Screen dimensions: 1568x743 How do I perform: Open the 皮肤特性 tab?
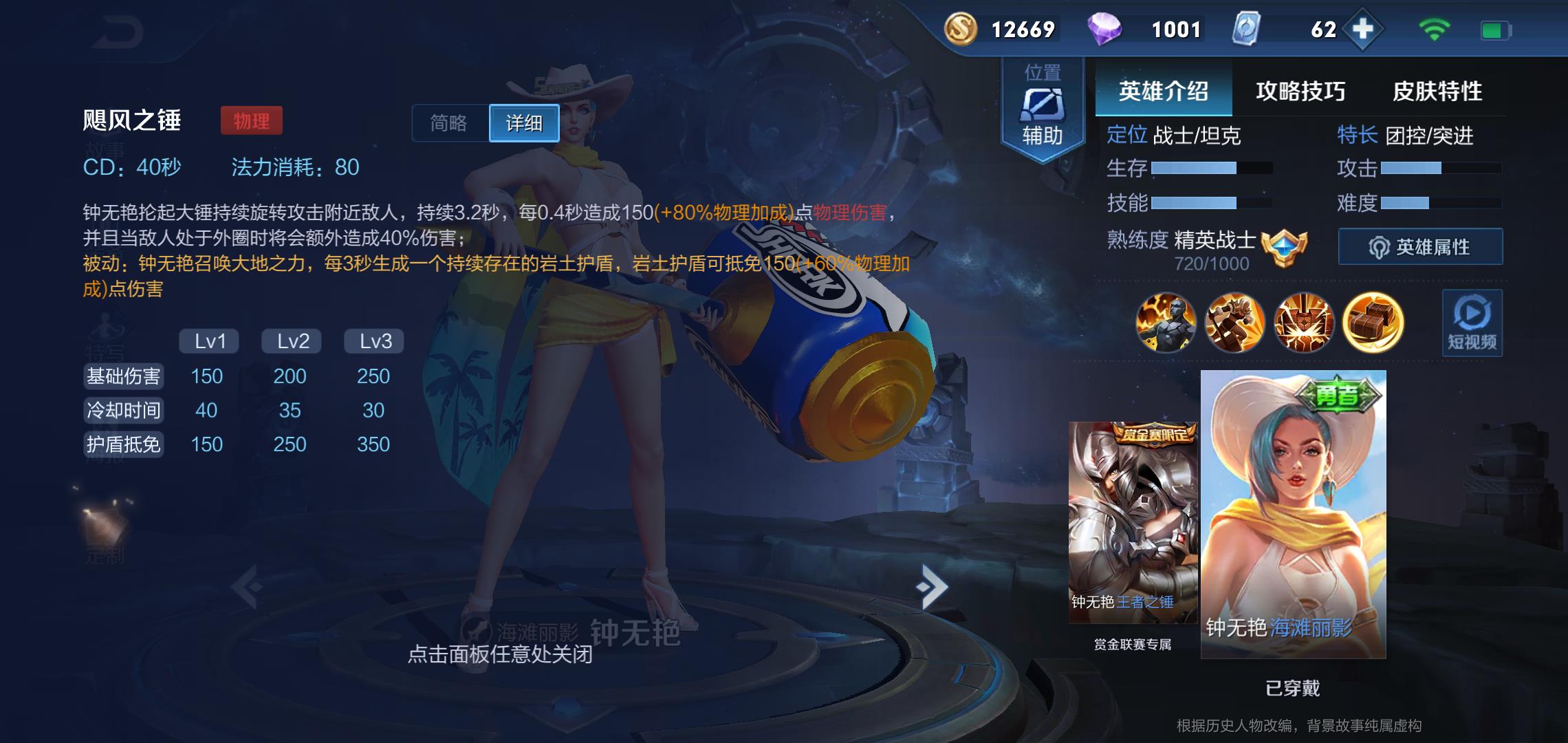[x=1437, y=91]
